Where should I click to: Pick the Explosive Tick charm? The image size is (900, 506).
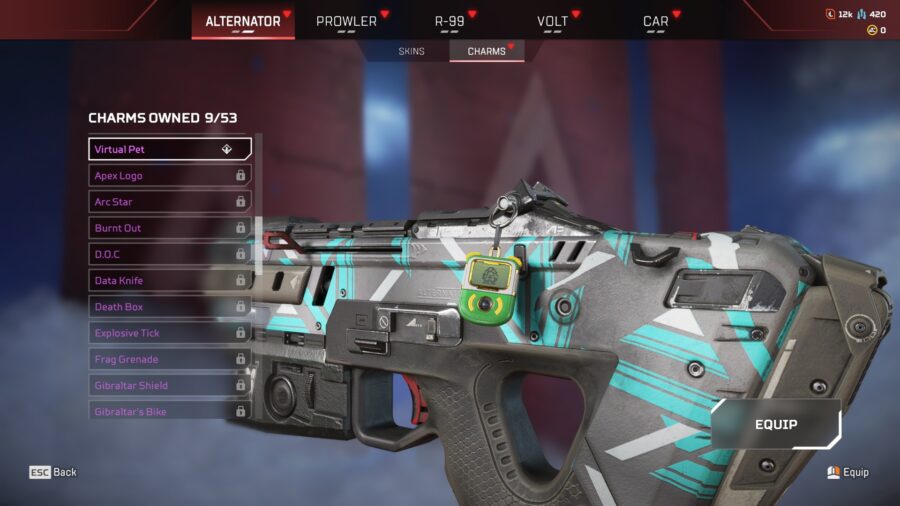tap(169, 333)
